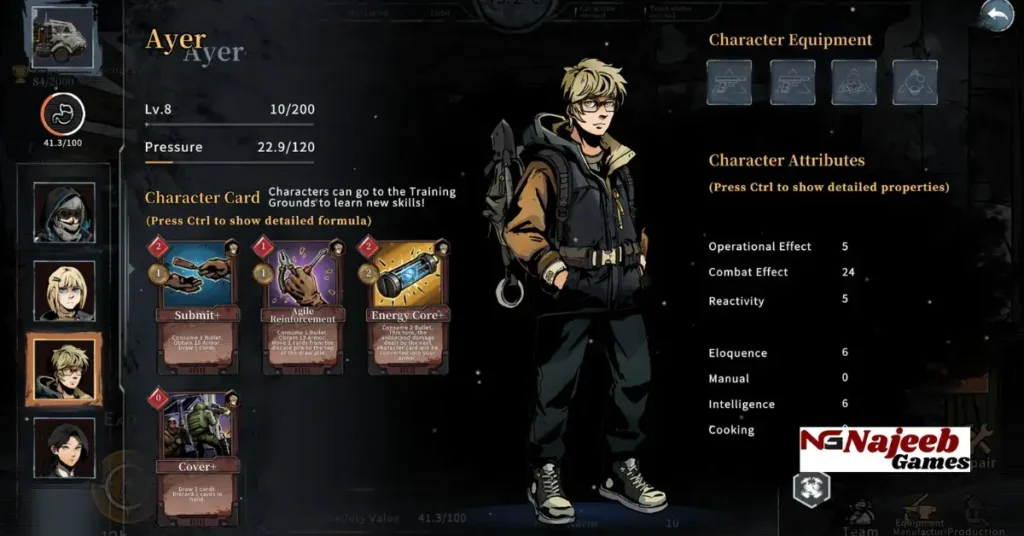Select the Energy Core+ card
Screen dimensions: 1024x536
[408, 306]
